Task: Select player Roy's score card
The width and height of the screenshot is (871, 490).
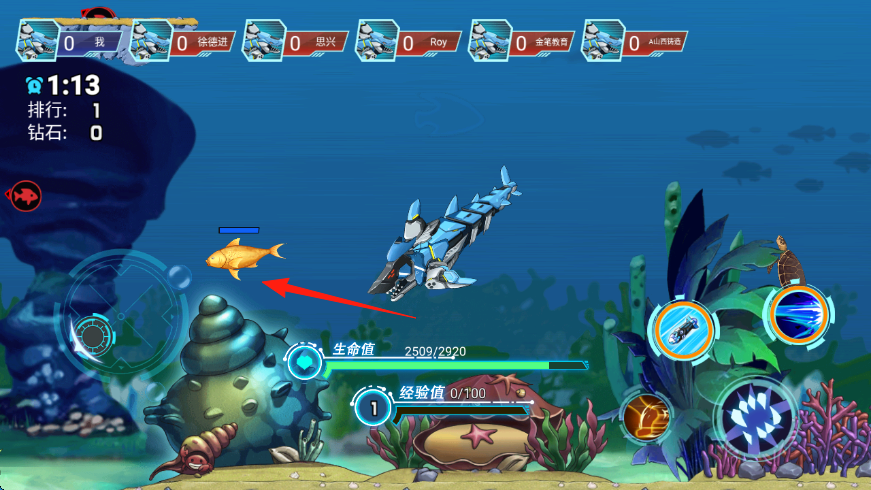Action: pos(410,42)
